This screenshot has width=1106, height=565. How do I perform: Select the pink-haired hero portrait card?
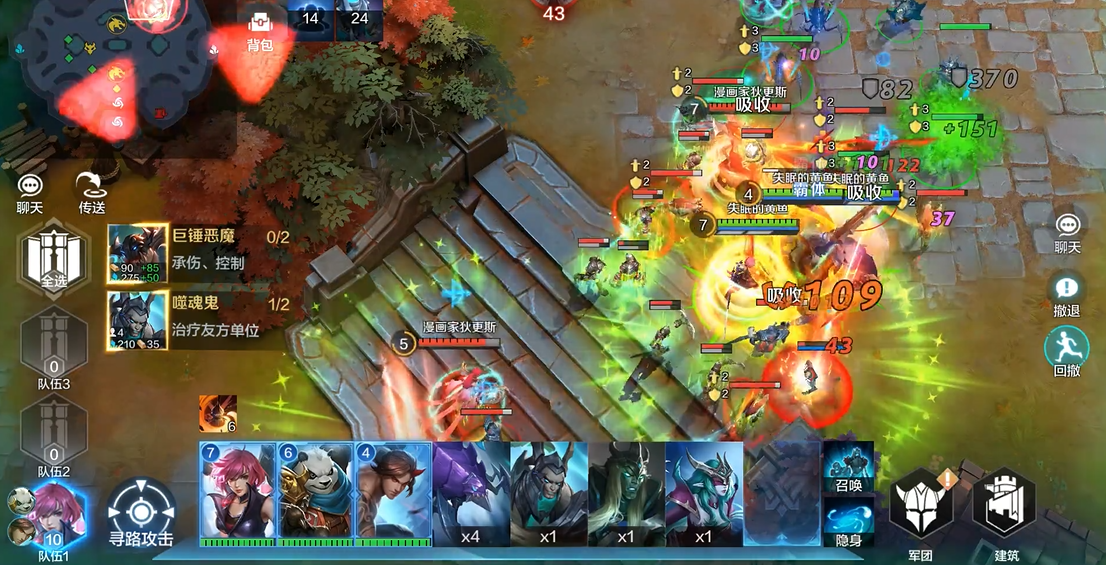click(238, 492)
